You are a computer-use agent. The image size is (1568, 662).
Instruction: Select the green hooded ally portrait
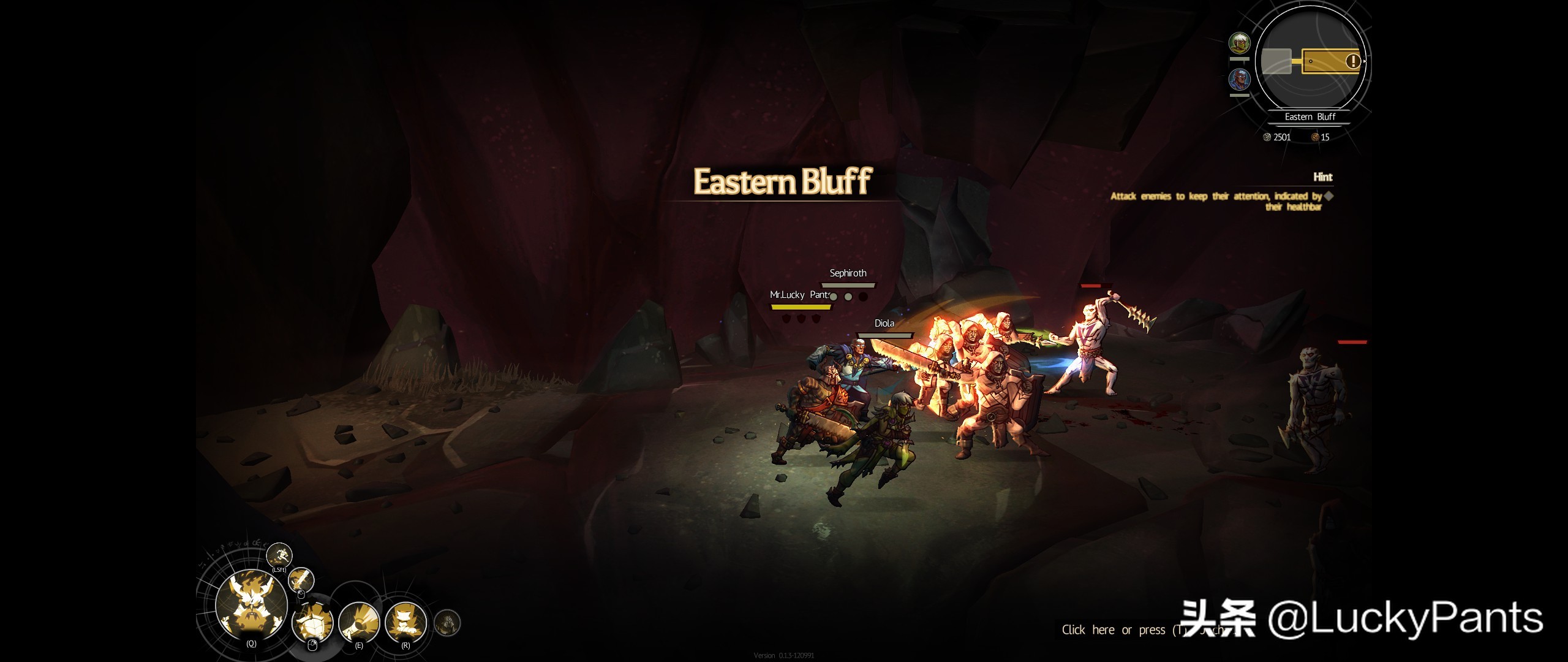point(1240,43)
